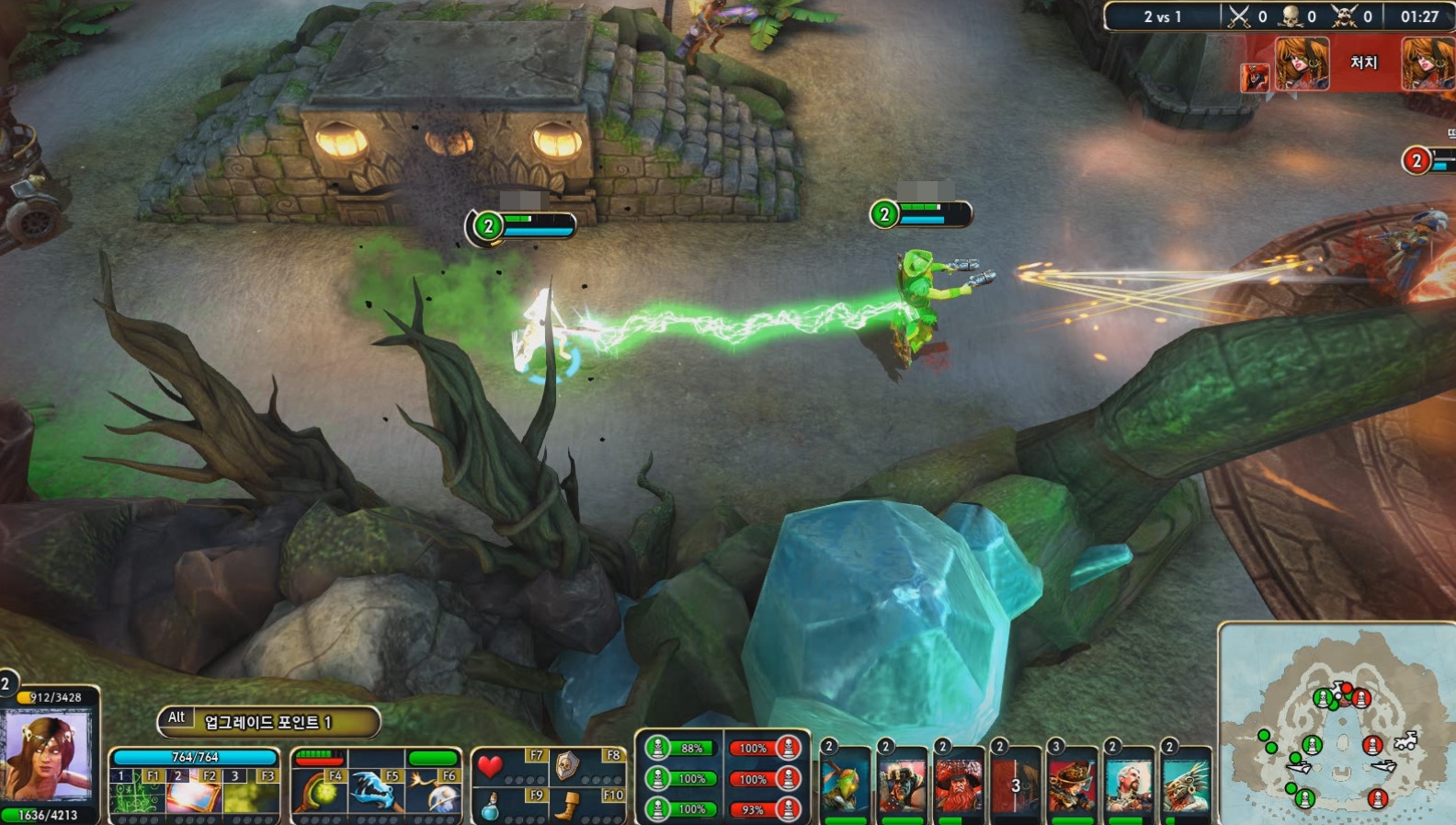Use the glowing mirror ability on slot 2
1456x825 pixels.
(193, 796)
